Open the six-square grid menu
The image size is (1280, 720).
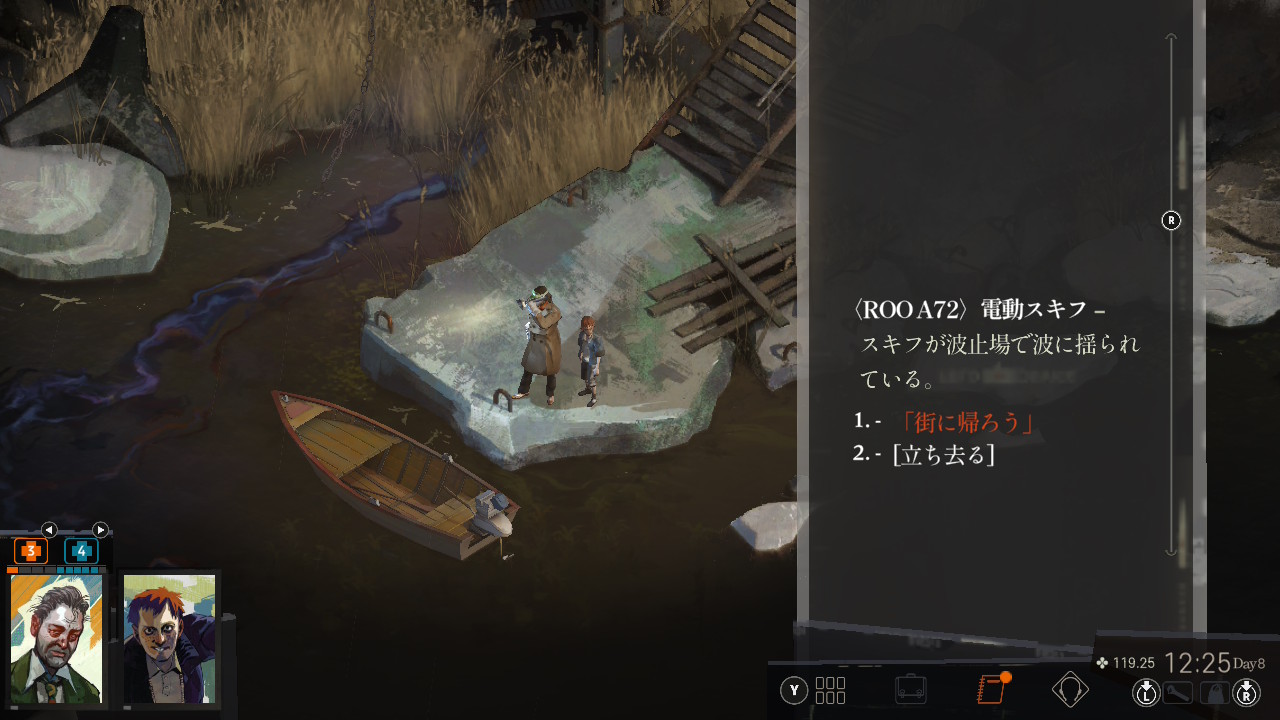(830, 690)
